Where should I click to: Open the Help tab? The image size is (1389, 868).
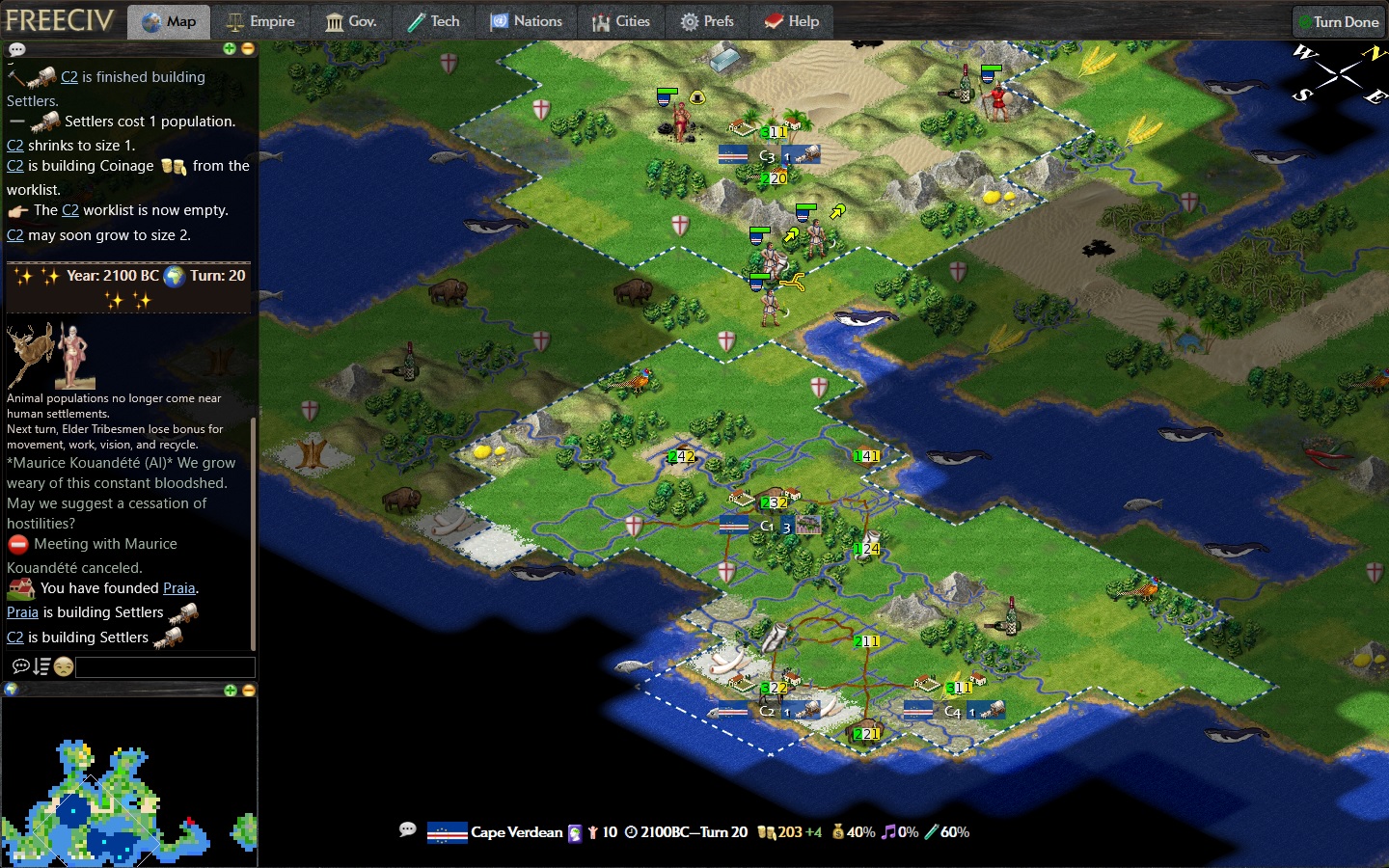click(792, 21)
